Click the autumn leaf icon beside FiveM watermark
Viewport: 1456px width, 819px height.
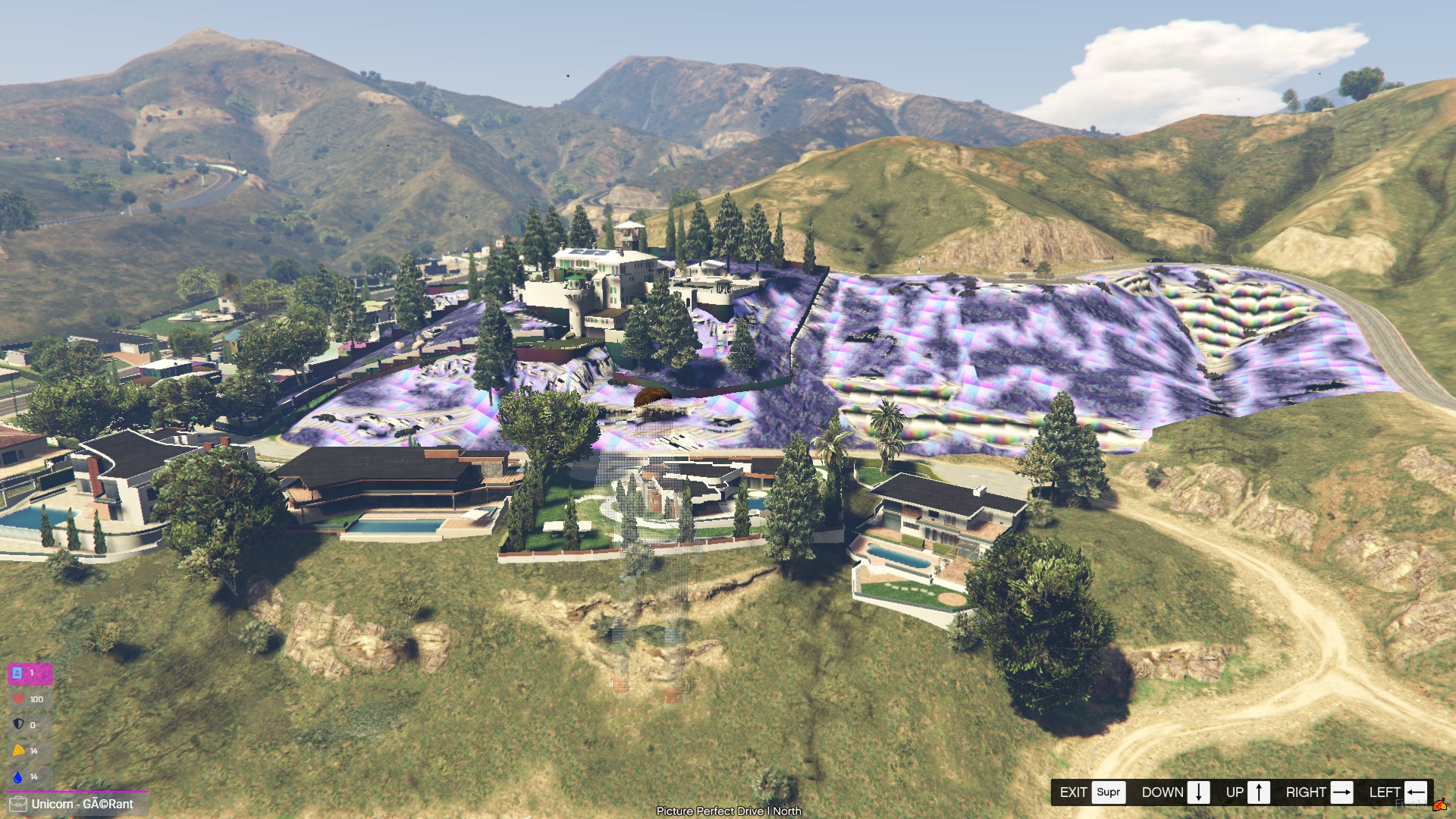pos(1440,805)
